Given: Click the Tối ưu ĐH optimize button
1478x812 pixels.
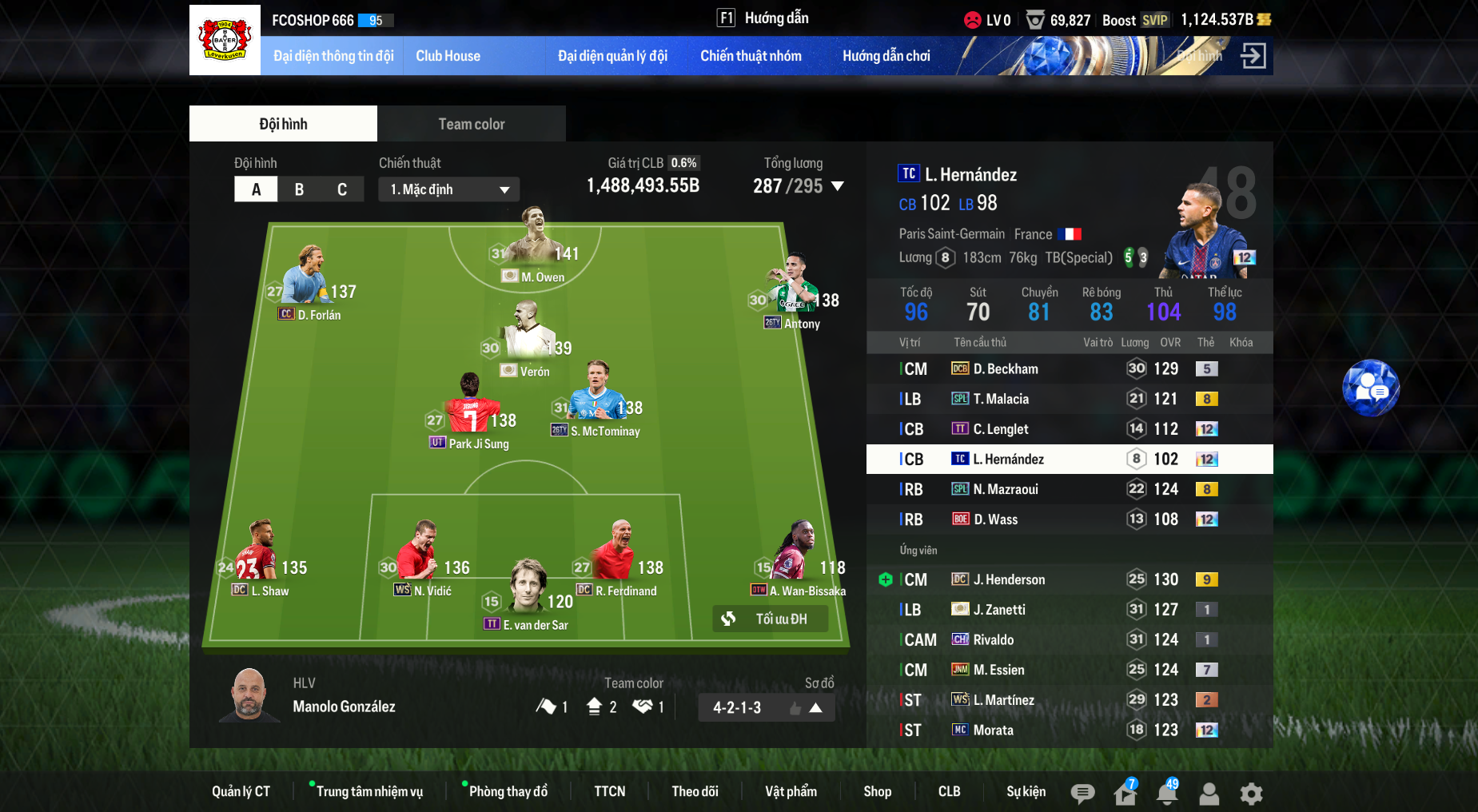Looking at the screenshot, I should click(769, 619).
